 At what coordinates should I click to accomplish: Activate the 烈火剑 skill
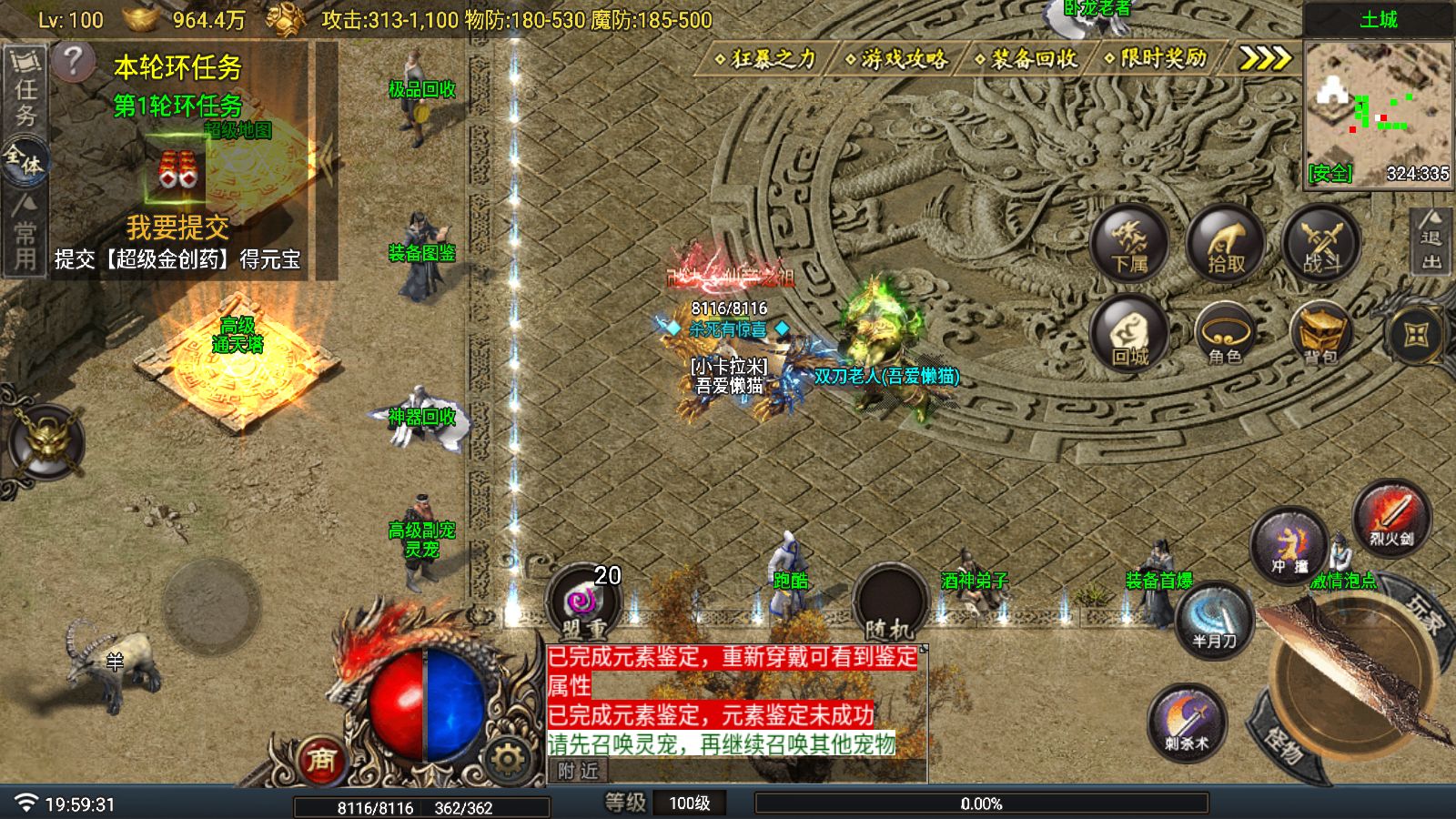(x=1391, y=518)
